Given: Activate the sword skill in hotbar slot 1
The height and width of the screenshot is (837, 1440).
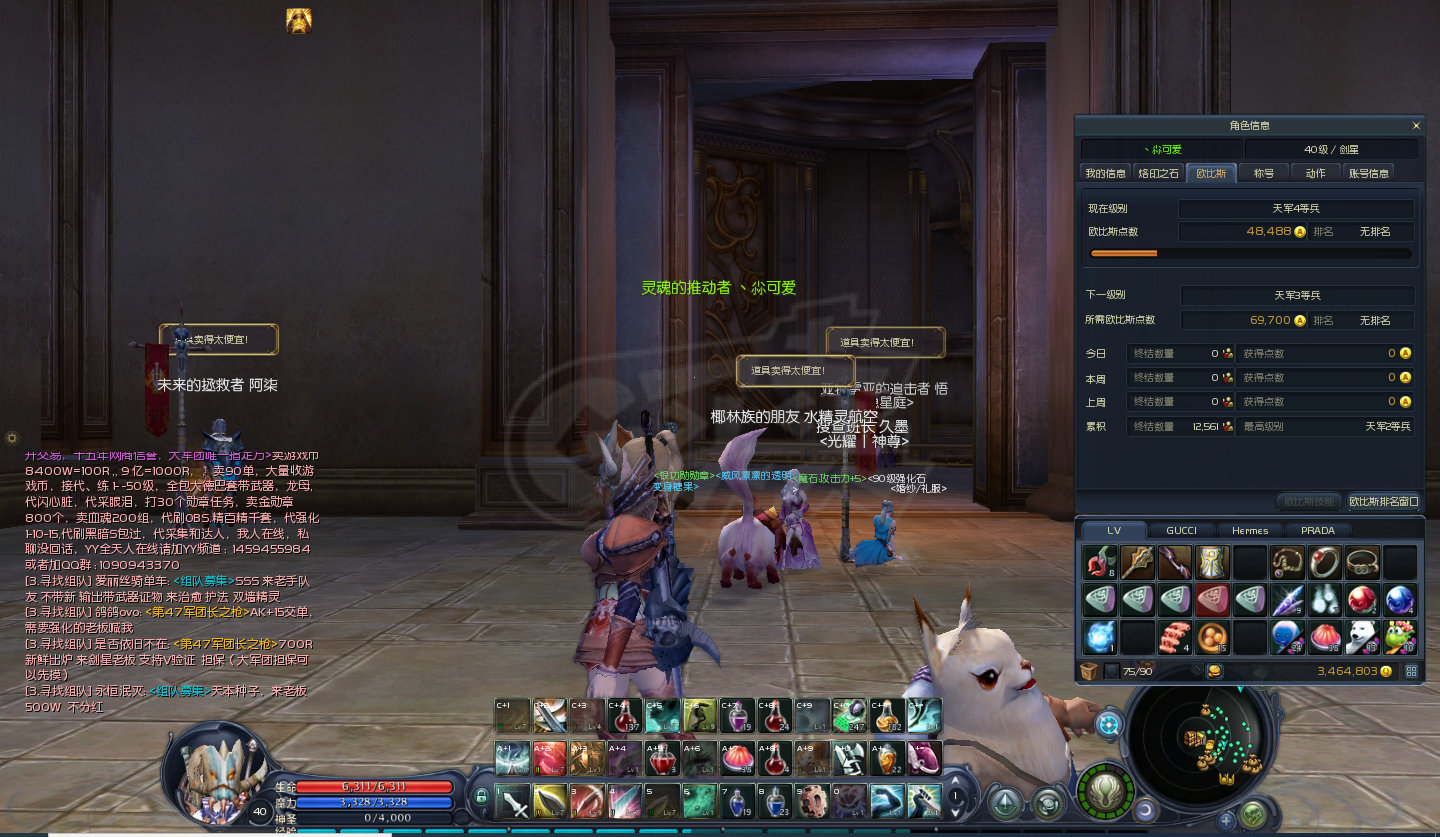Looking at the screenshot, I should 512,801.
